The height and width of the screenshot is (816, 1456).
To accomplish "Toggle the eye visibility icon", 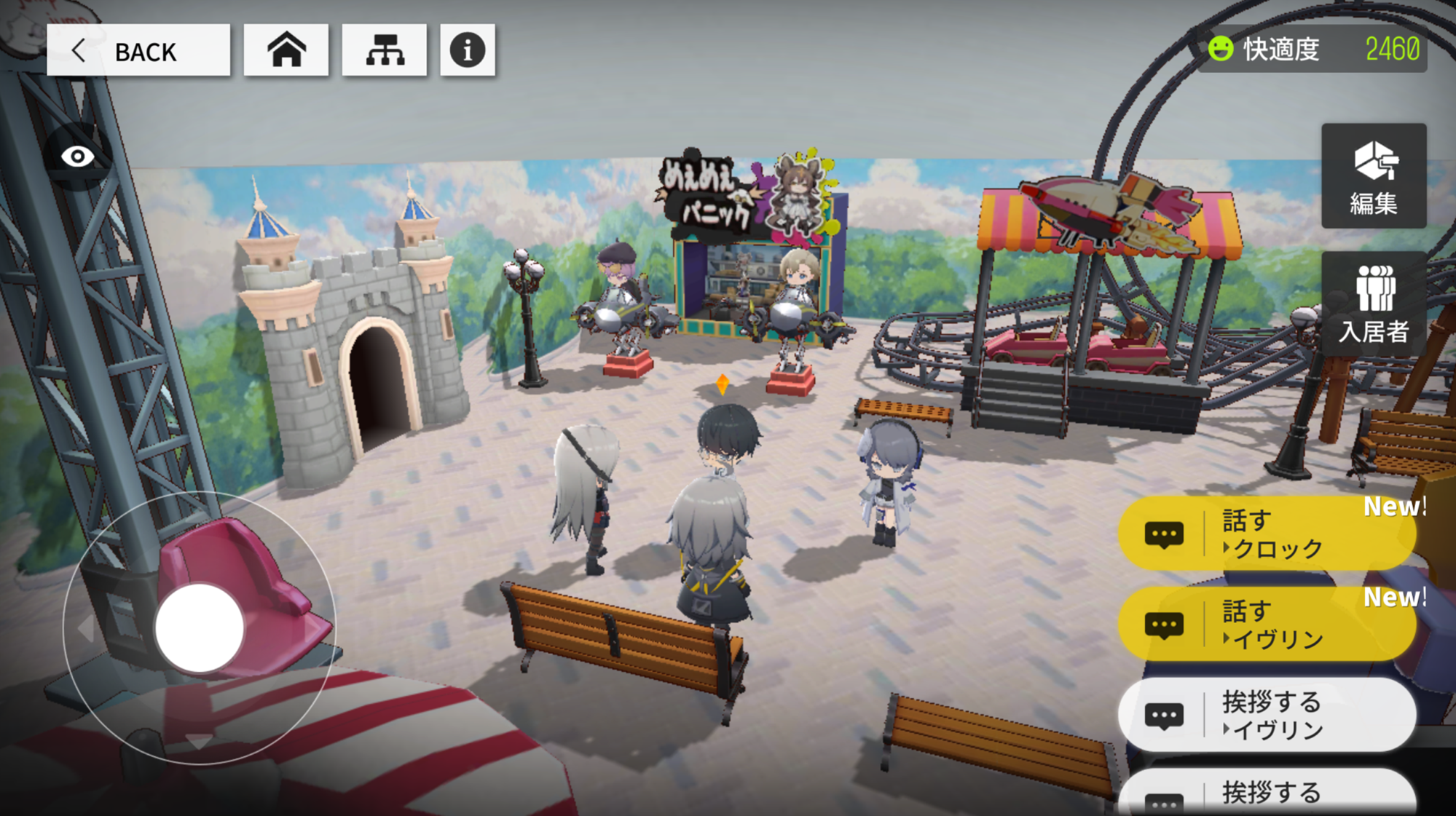I will coord(77,156).
